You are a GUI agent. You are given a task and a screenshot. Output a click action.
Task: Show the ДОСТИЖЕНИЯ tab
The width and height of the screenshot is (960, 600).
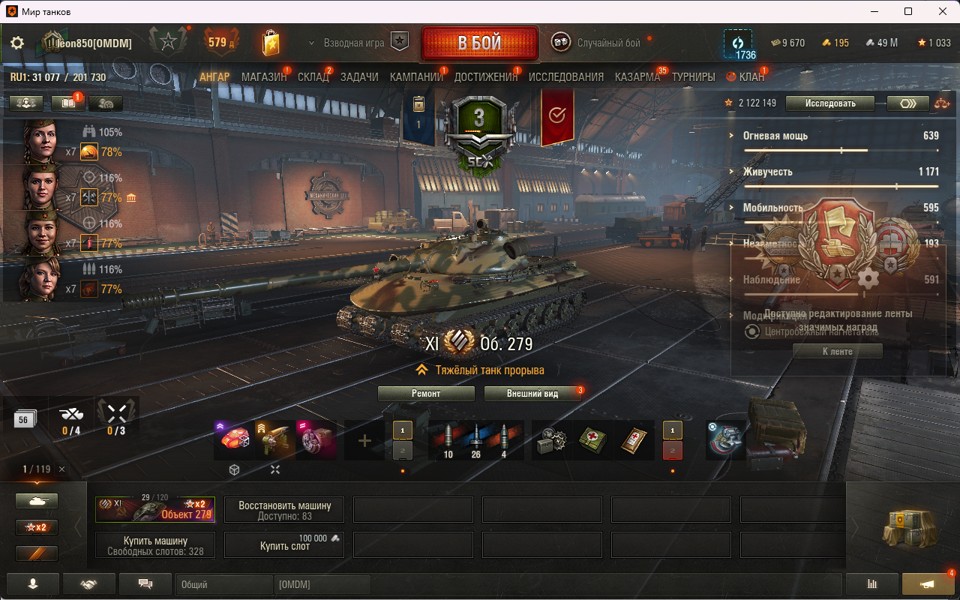point(486,77)
